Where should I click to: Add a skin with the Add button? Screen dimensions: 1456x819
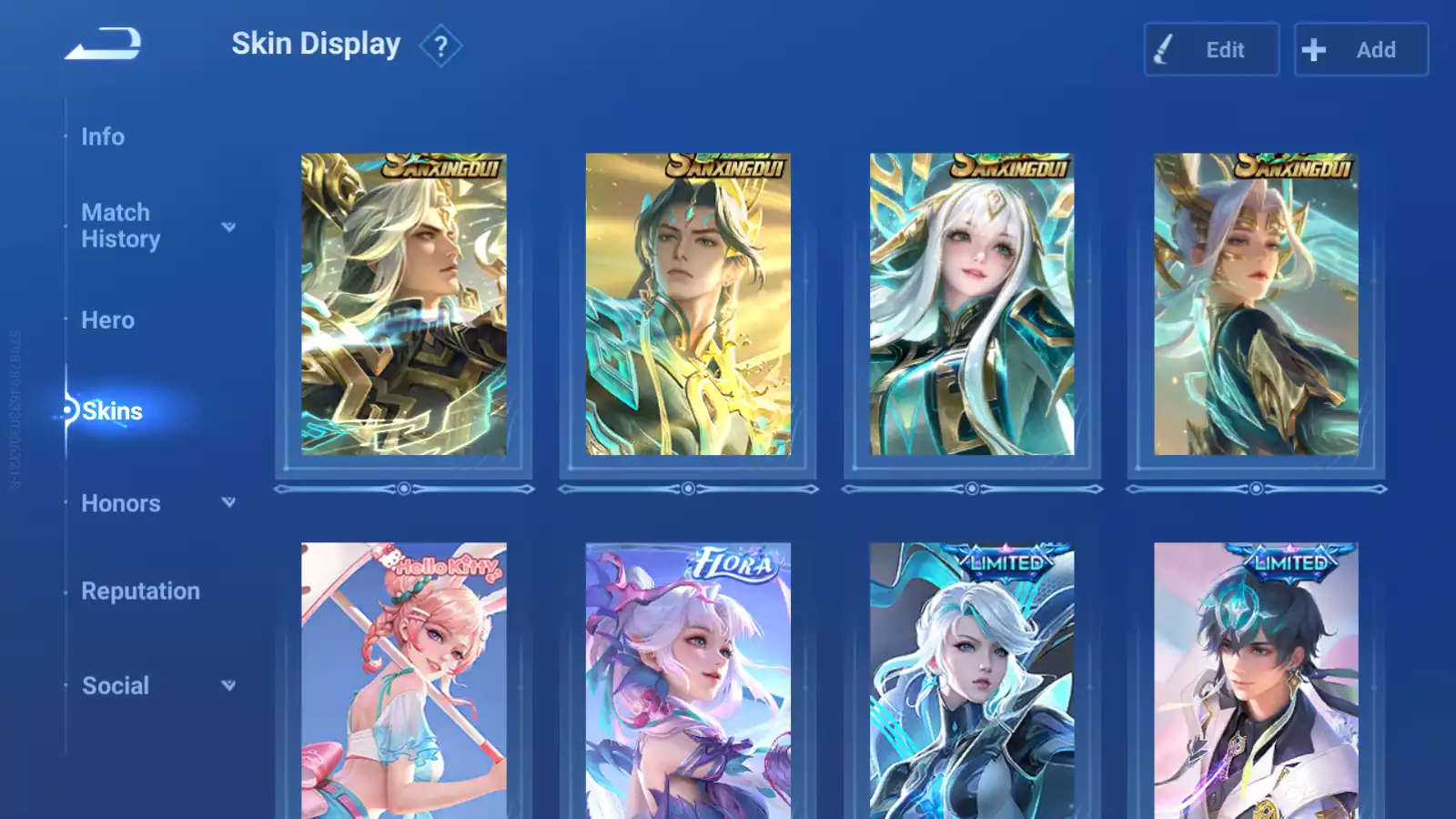(x=1360, y=50)
